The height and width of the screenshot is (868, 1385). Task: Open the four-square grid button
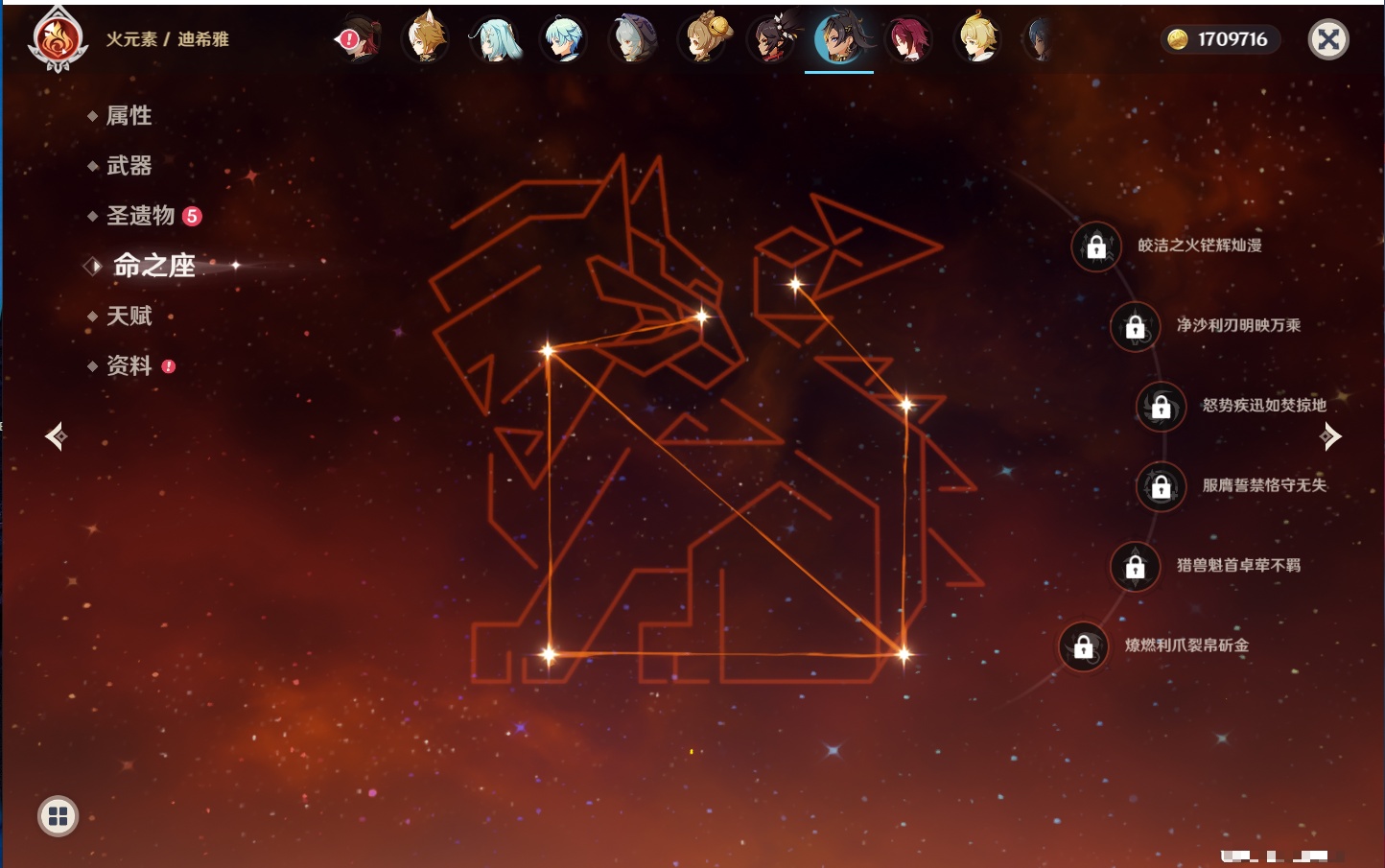point(58,816)
